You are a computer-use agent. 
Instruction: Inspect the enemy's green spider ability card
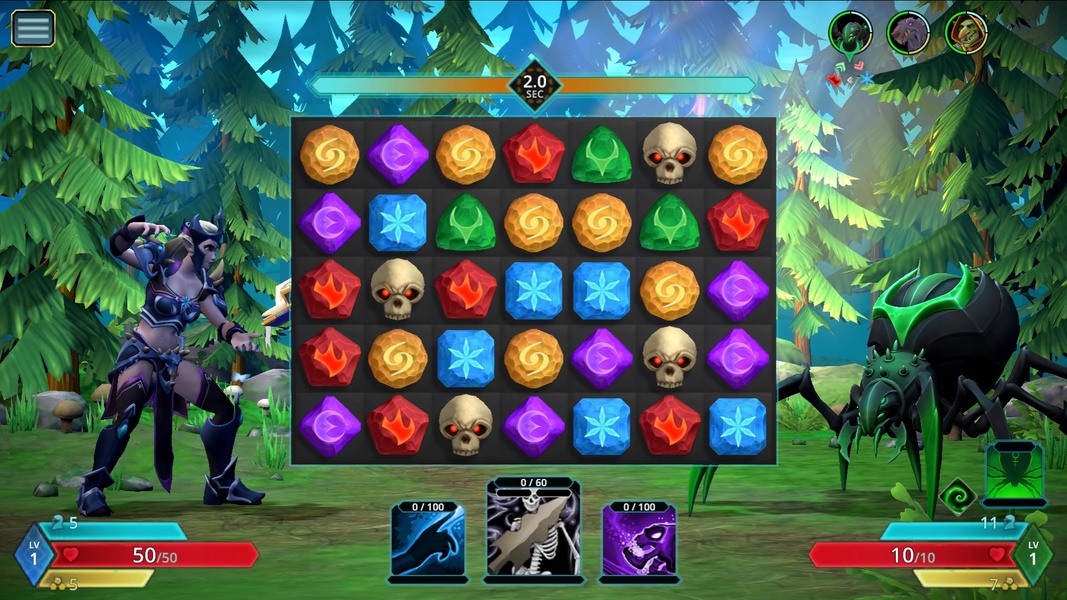tap(1014, 473)
